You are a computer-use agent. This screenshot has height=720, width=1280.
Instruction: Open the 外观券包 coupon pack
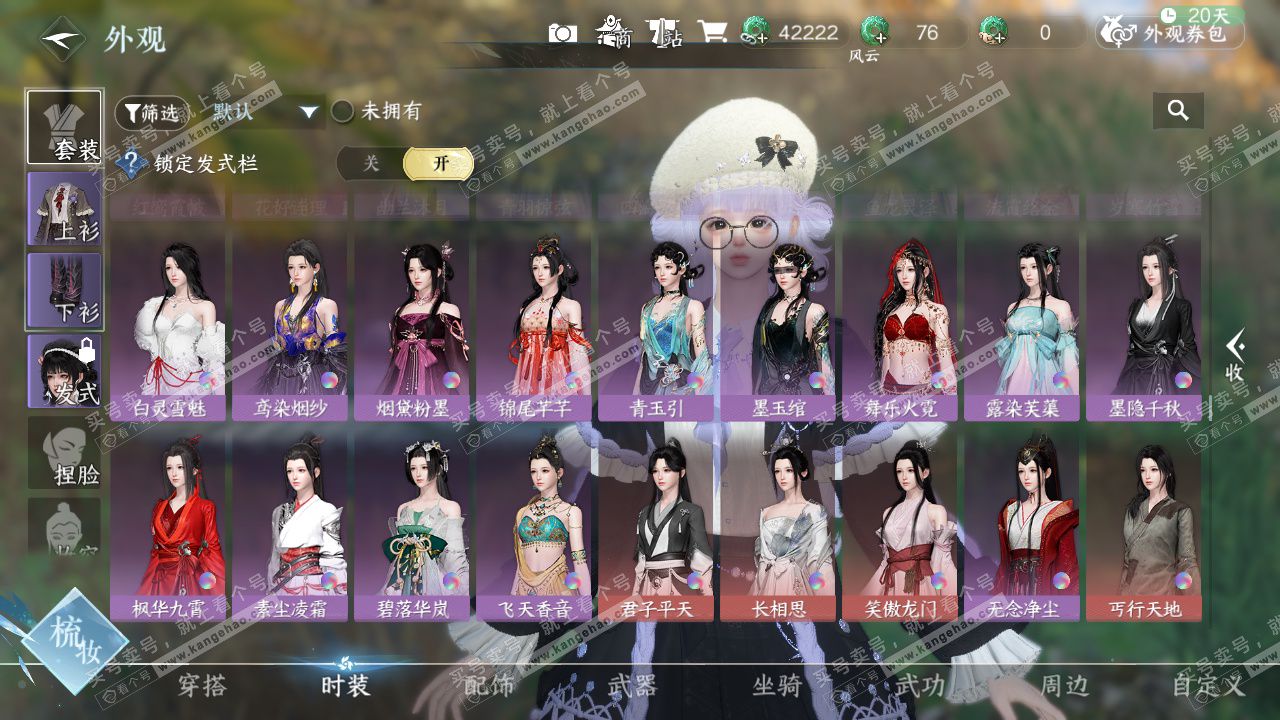tap(1172, 33)
